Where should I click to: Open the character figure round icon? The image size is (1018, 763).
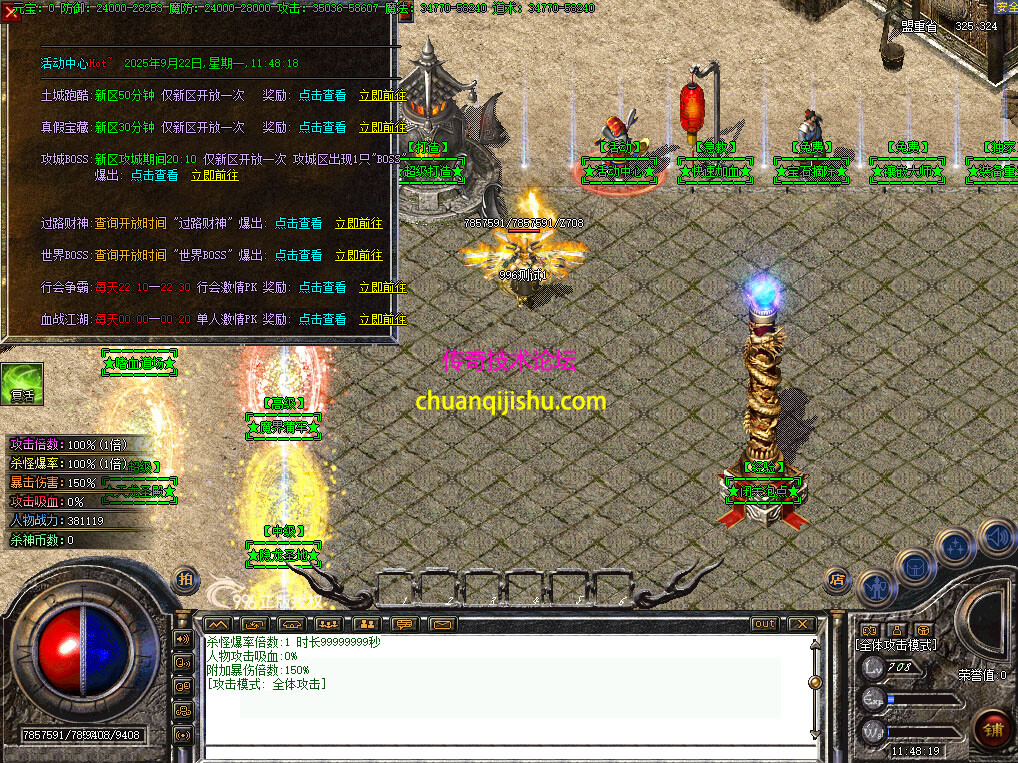[877, 587]
